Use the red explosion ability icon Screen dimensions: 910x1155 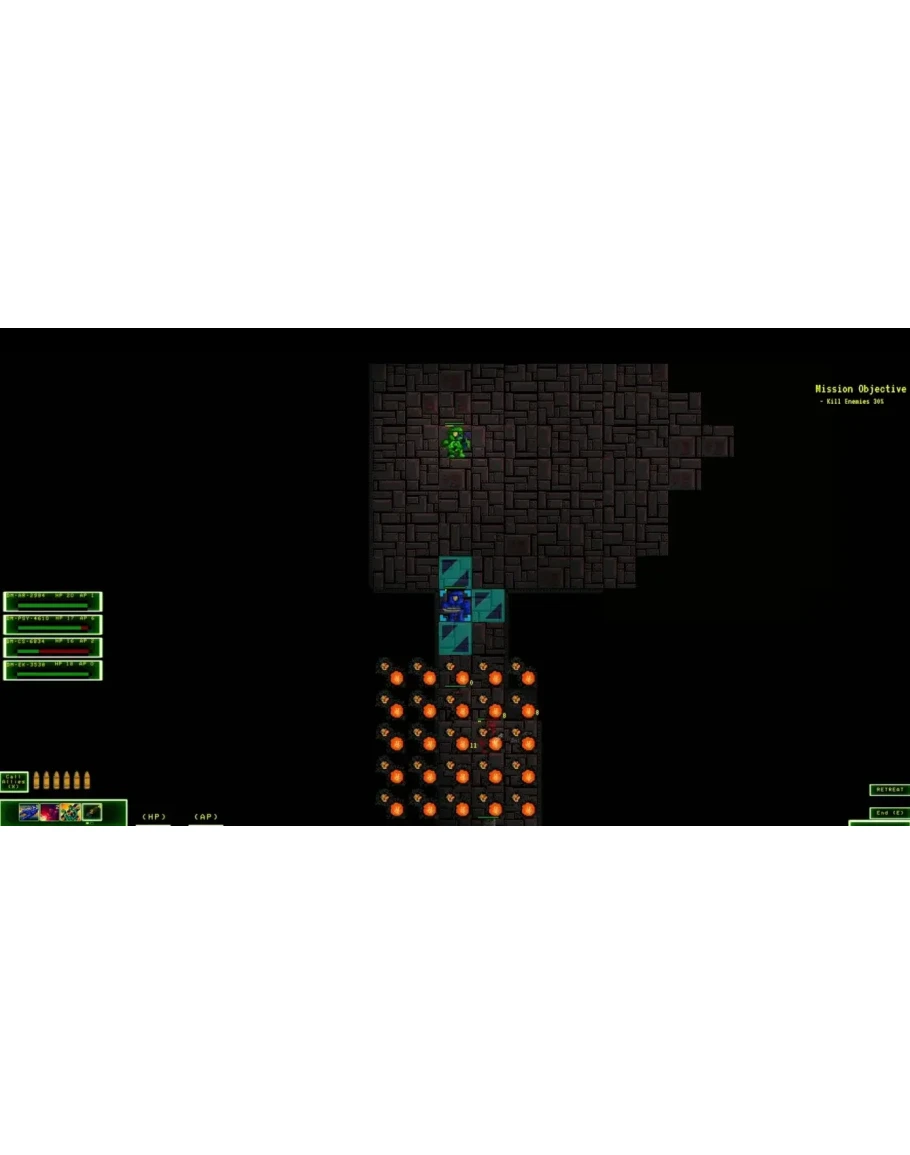tap(49, 812)
